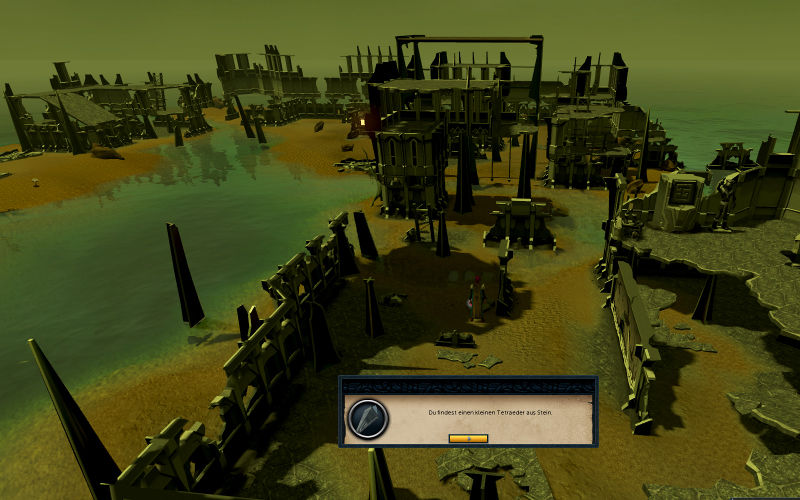Image resolution: width=800 pixels, height=500 pixels.
Task: Continue the dialogue with the yellow arrow button
Action: pyautogui.click(x=468, y=438)
